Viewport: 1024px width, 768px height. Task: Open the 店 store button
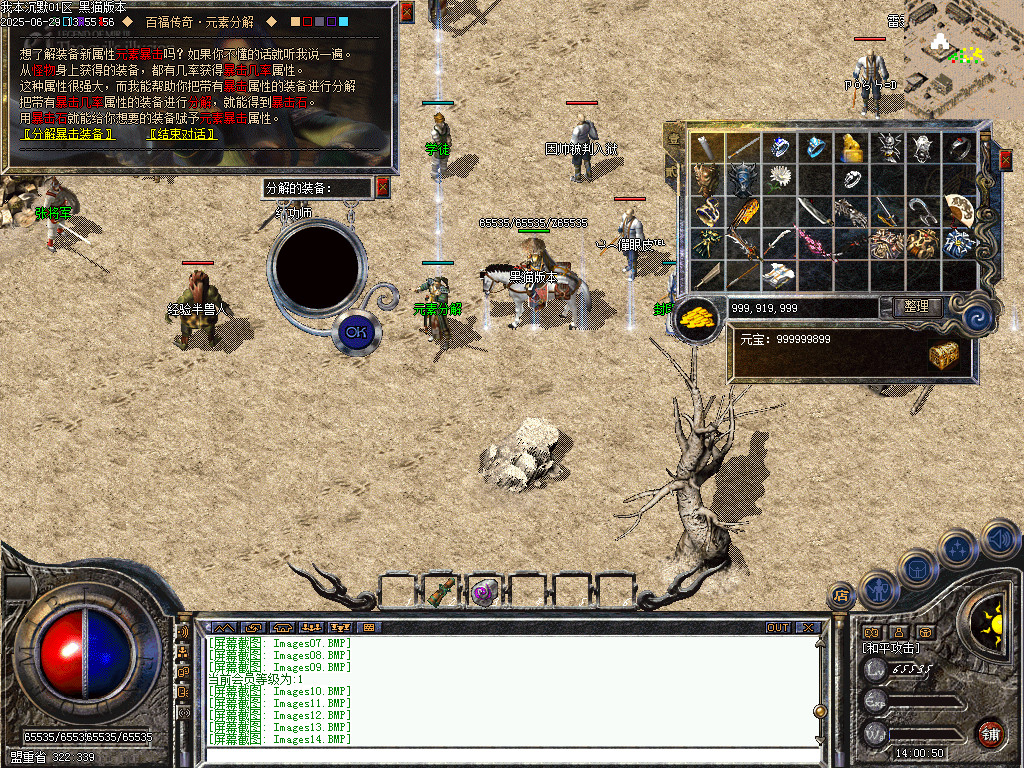point(841,598)
